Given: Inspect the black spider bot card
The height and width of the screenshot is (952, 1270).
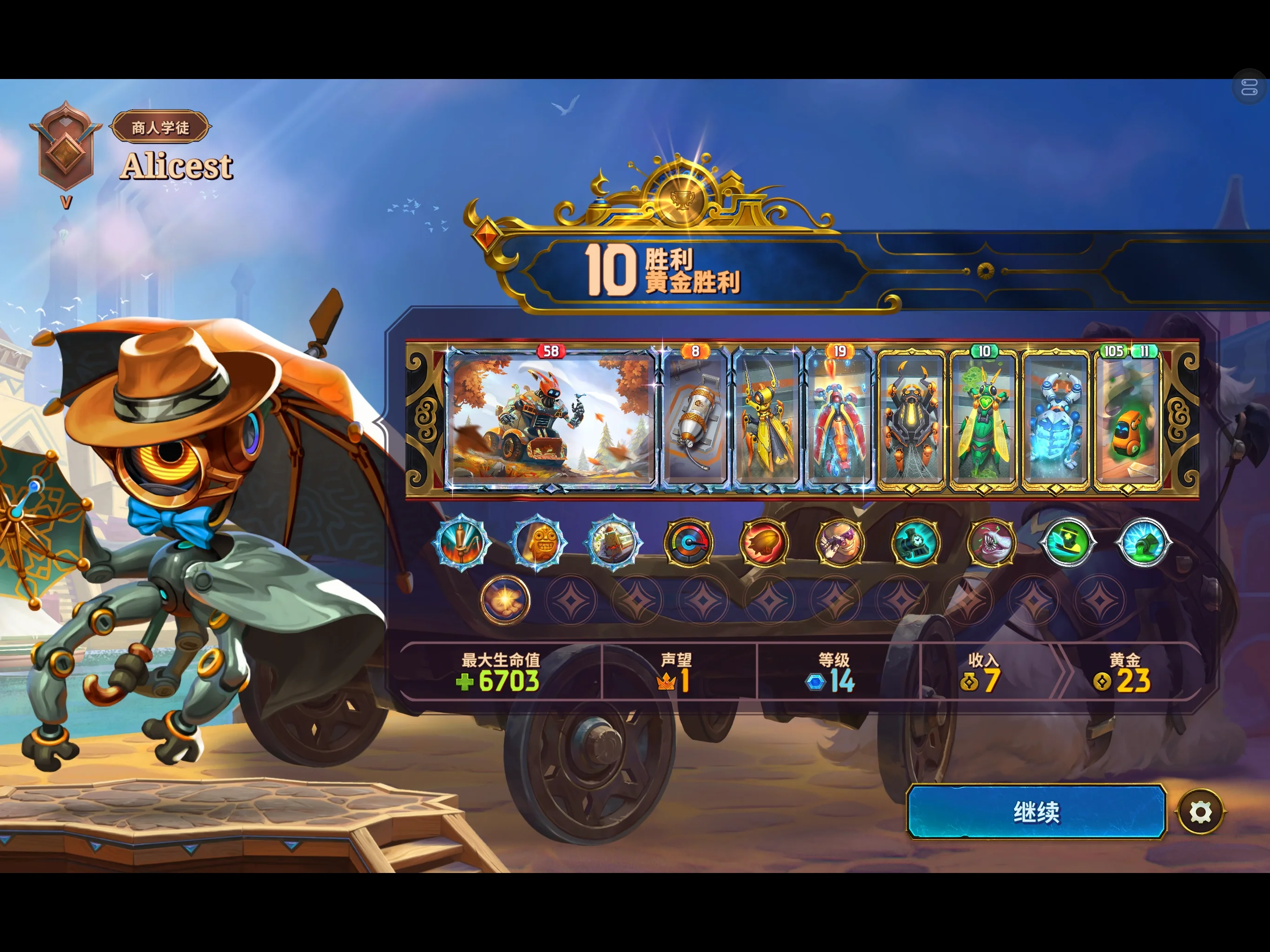Looking at the screenshot, I should (912, 420).
